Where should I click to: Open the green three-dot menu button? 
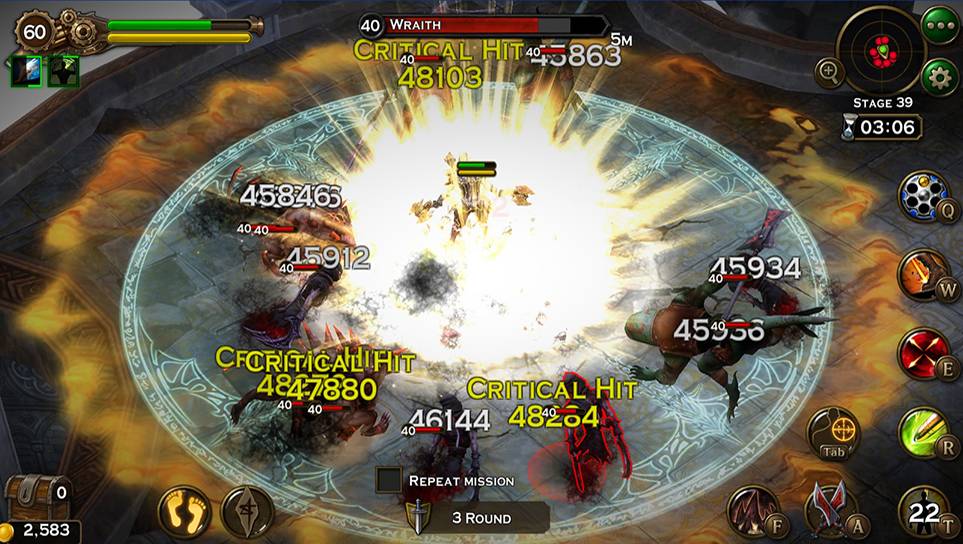(x=940, y=23)
